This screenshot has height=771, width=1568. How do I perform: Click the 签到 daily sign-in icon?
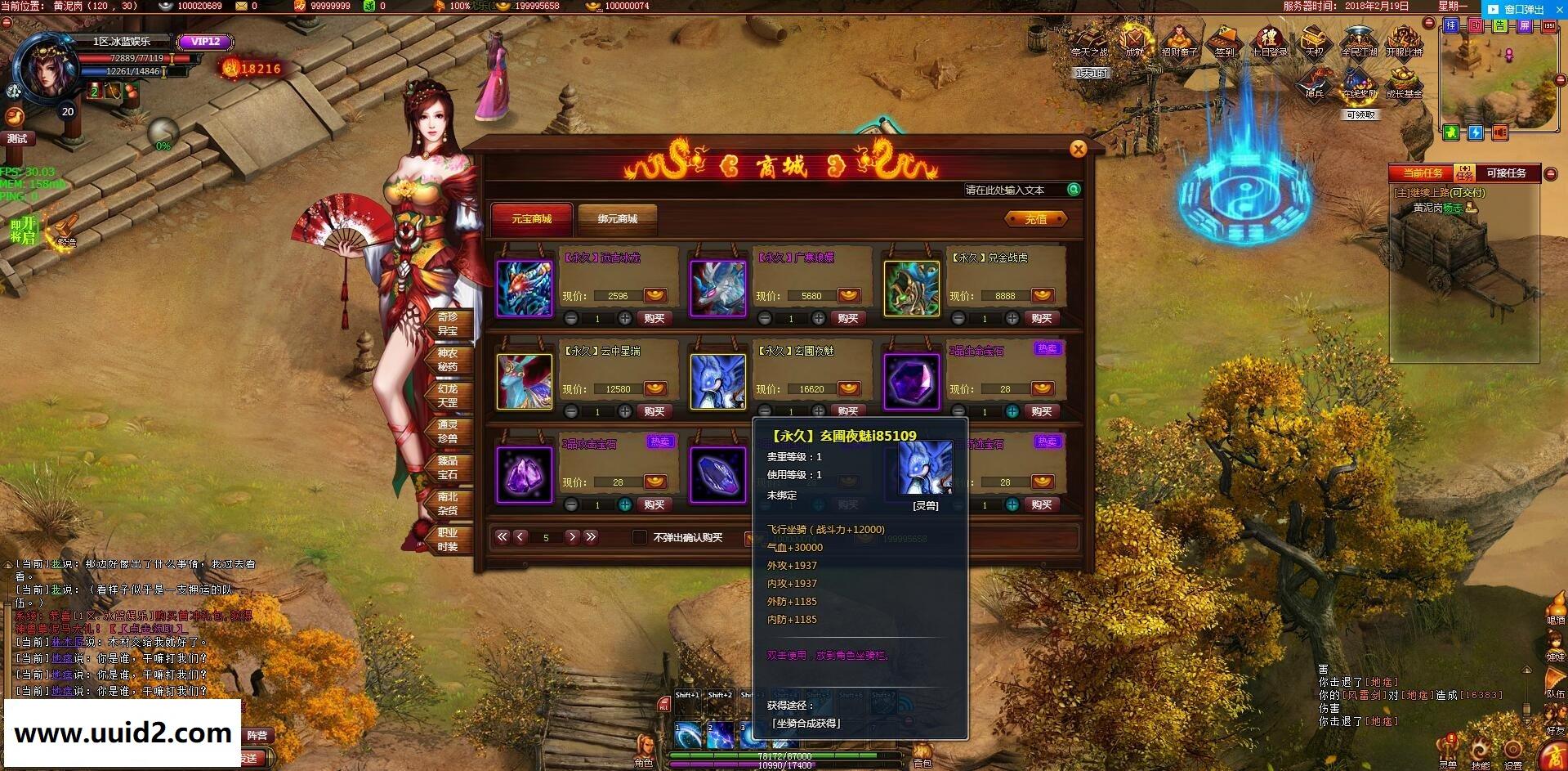1225,42
